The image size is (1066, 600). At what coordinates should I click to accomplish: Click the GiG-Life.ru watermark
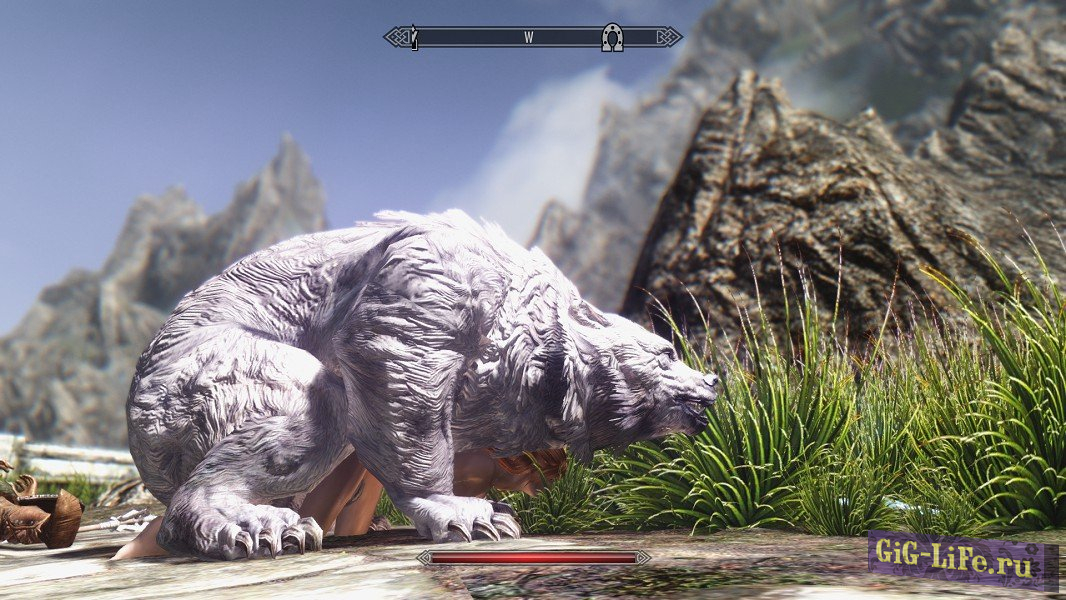[961, 554]
